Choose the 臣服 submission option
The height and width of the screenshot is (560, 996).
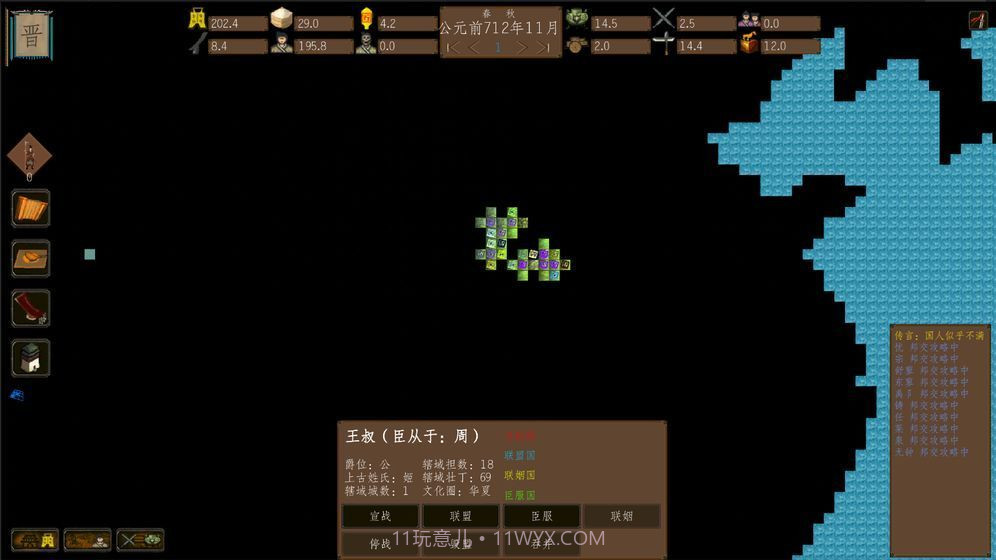click(541, 516)
